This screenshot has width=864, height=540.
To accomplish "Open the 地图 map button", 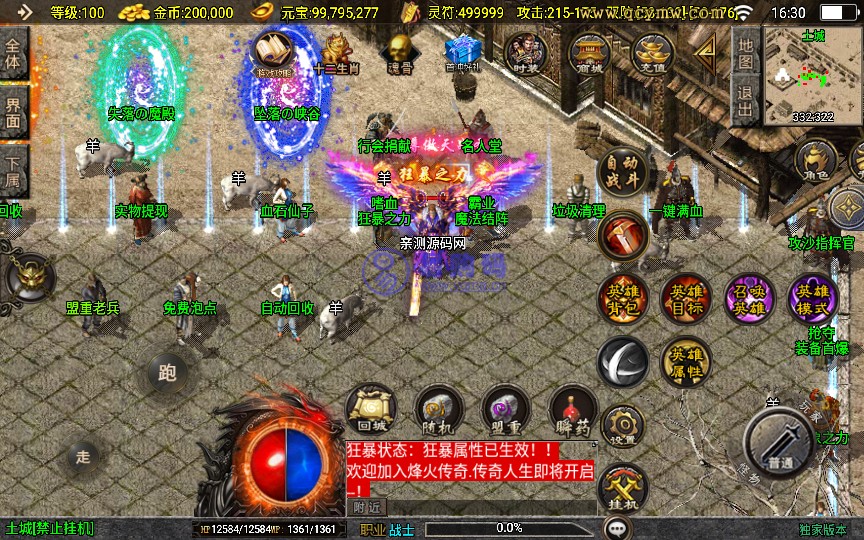I will click(744, 50).
